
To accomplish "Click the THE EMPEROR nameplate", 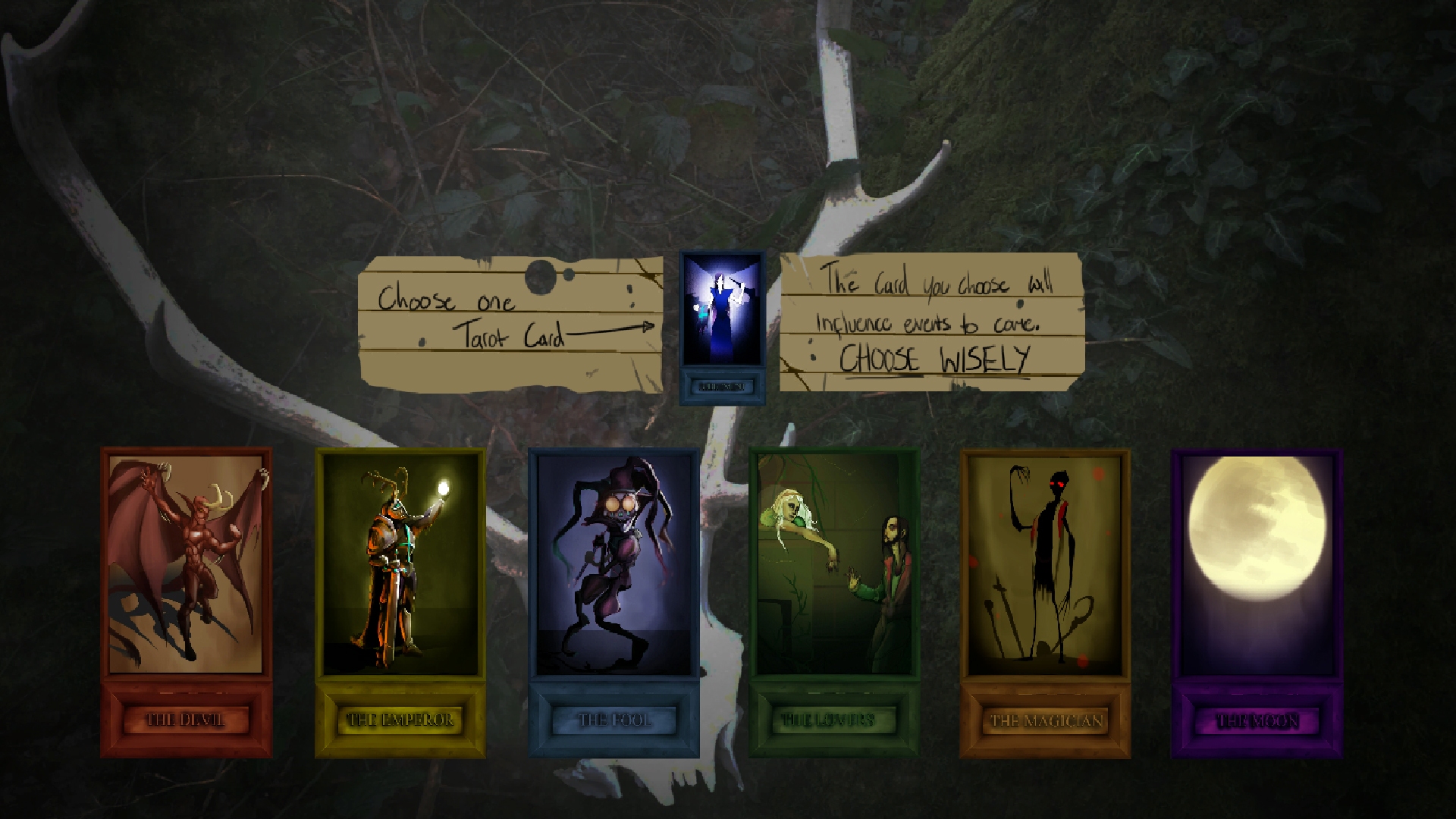I will click(x=400, y=717).
